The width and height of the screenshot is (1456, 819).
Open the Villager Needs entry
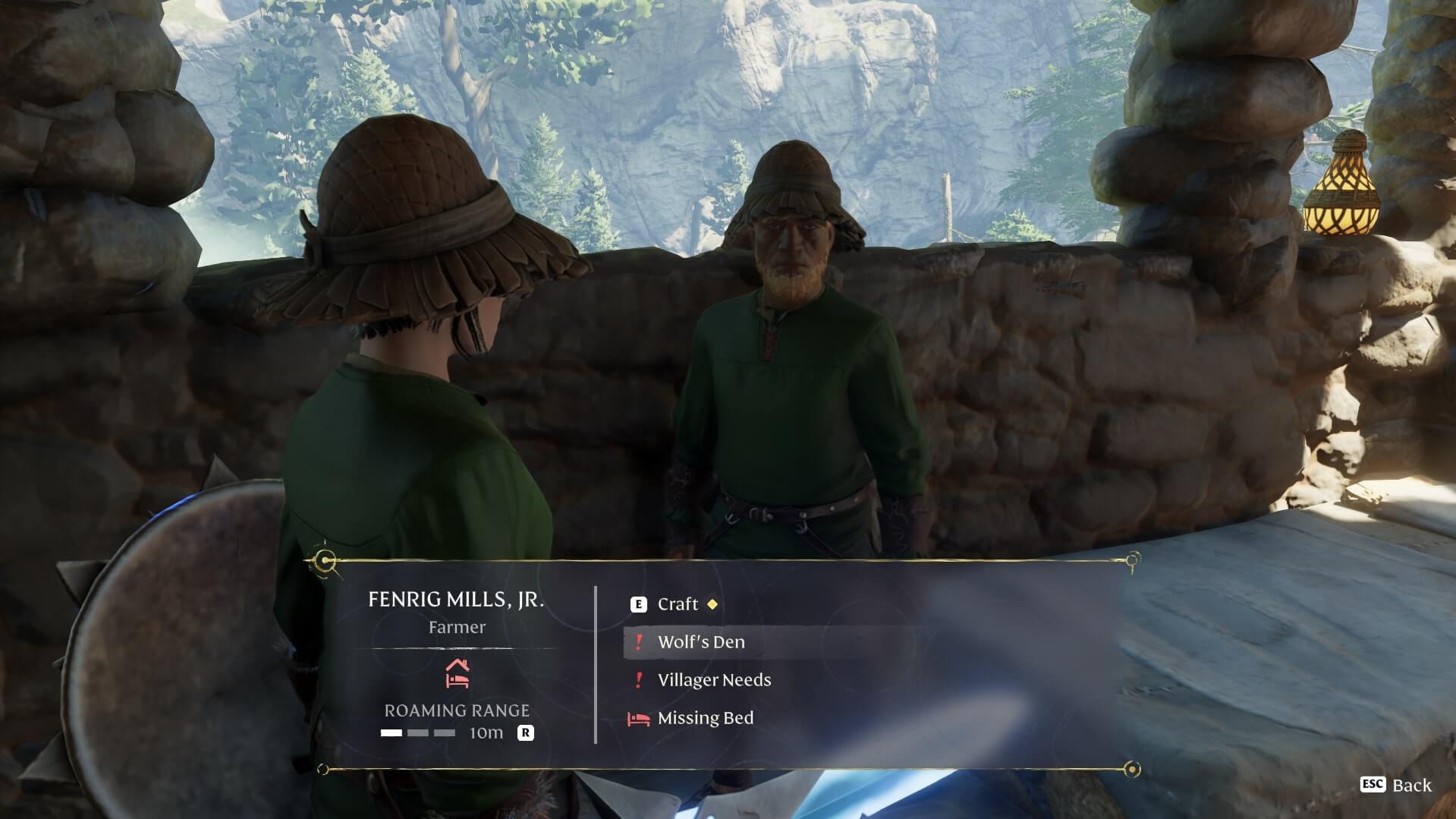point(713,680)
